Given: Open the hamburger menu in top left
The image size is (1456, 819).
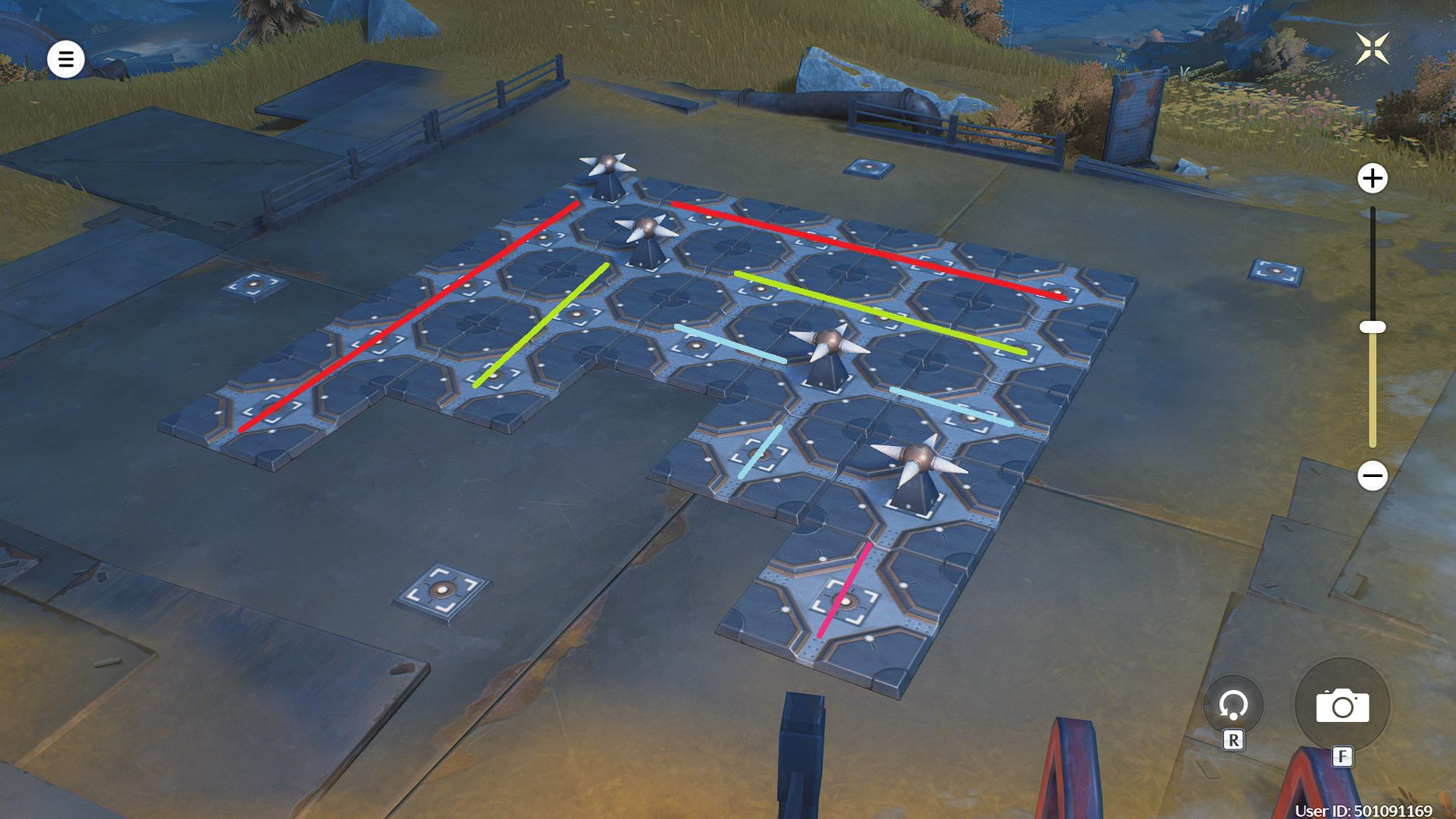Looking at the screenshot, I should (64, 59).
